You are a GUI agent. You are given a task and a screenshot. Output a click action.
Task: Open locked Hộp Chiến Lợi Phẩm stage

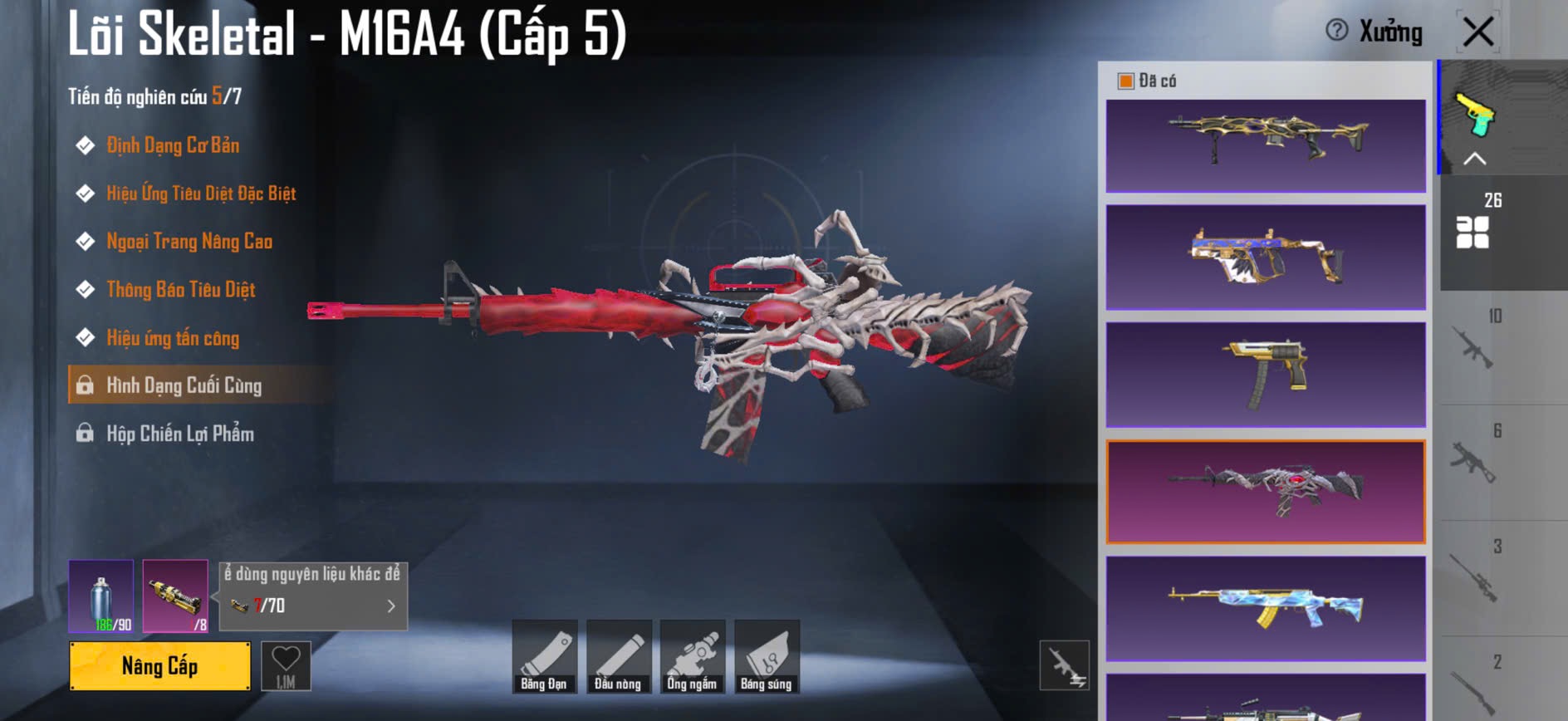click(x=179, y=434)
